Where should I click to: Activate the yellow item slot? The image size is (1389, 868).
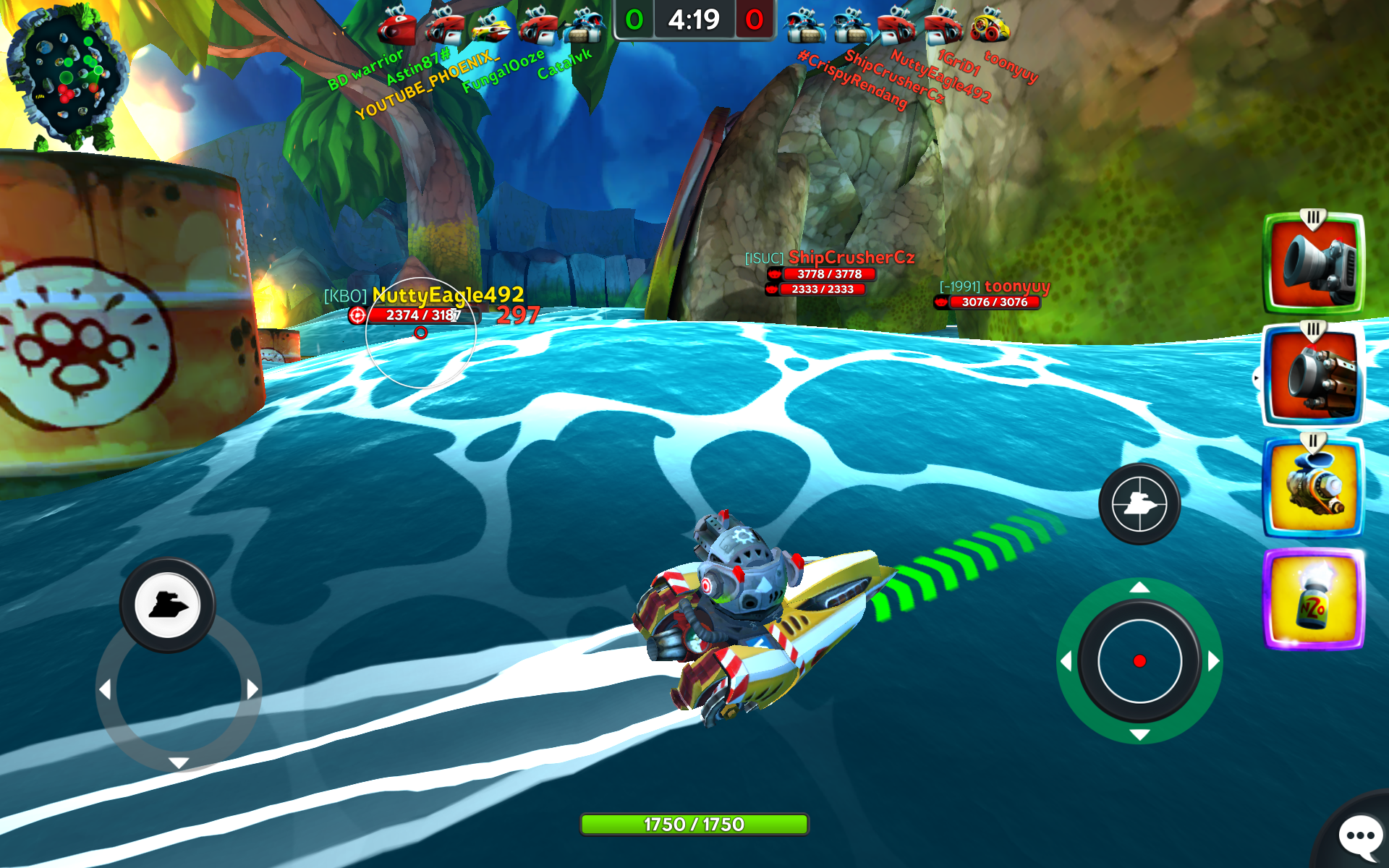[x=1313, y=486]
